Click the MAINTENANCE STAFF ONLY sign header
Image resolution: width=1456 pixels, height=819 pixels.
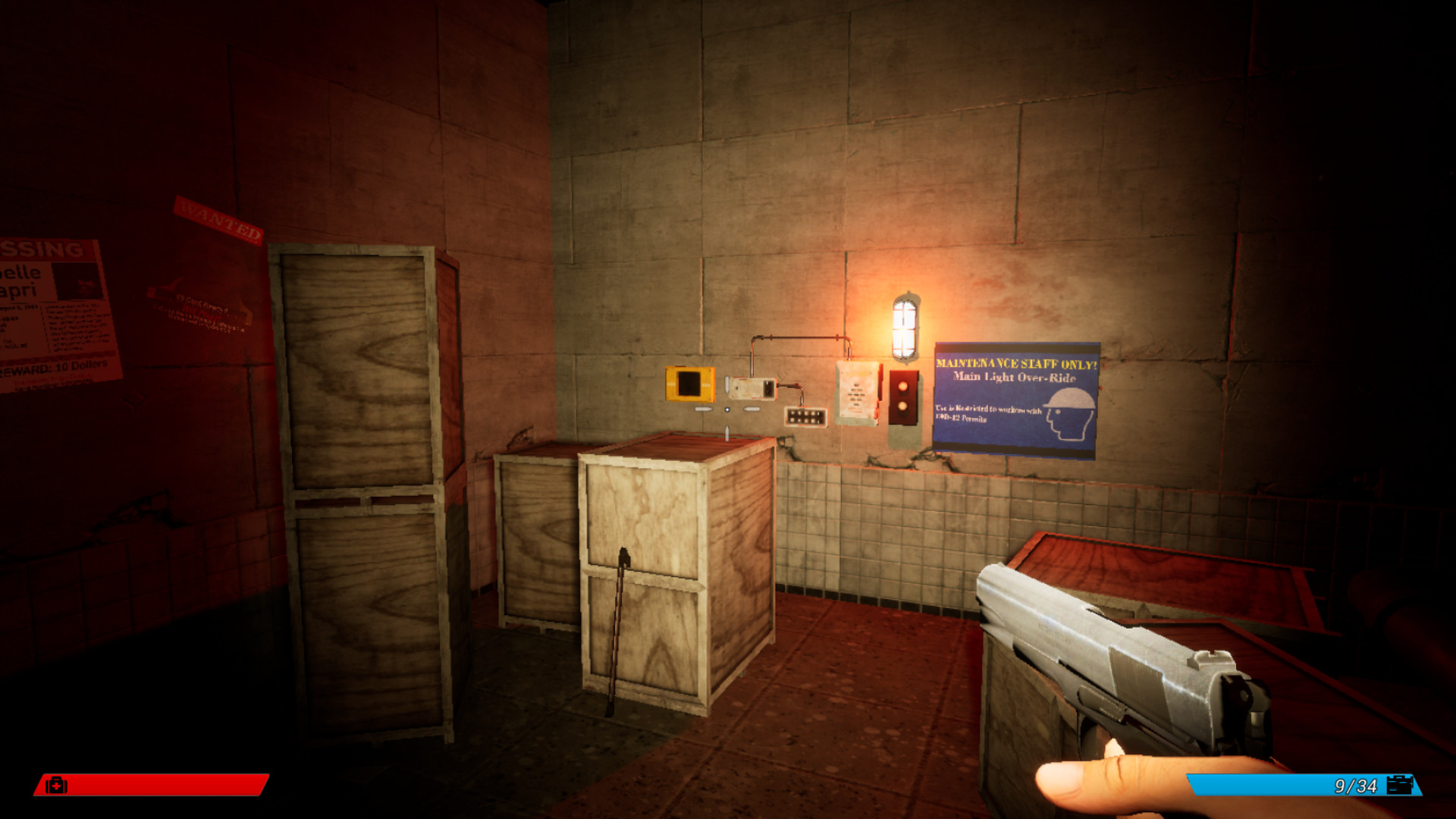coord(1014,362)
